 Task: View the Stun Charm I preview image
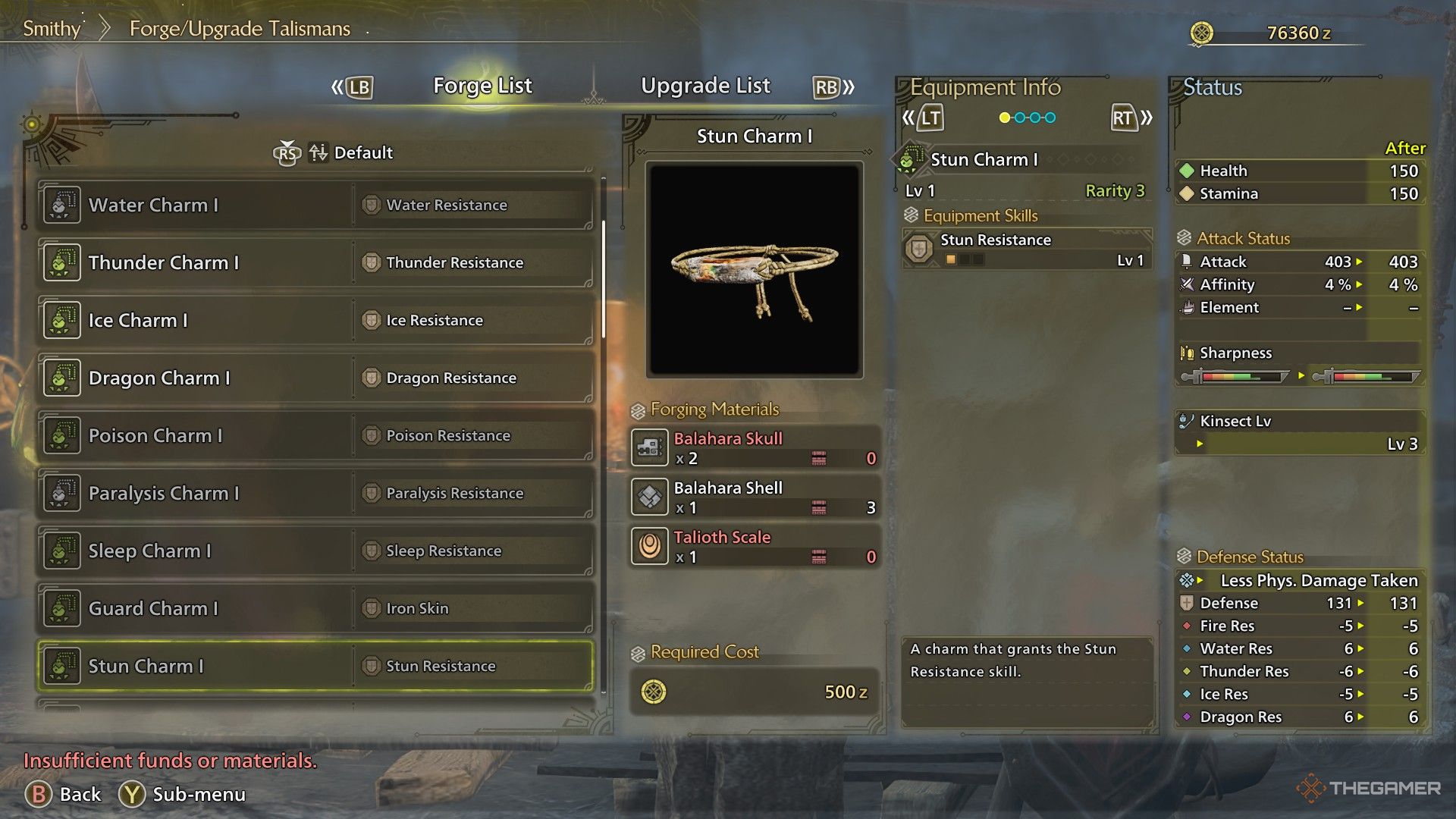click(x=755, y=269)
